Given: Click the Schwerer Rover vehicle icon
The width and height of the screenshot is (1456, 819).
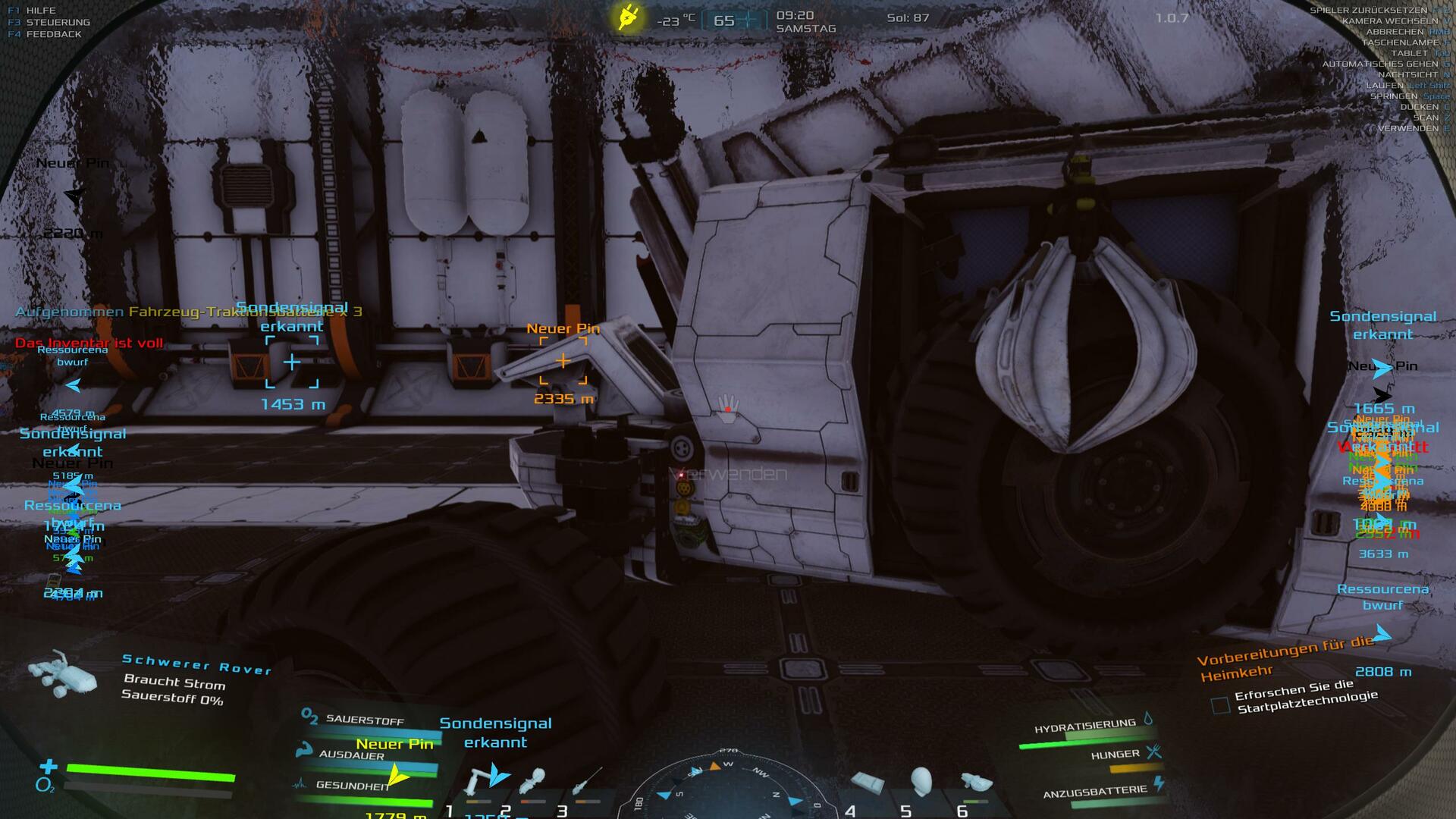Looking at the screenshot, I should pos(62,673).
